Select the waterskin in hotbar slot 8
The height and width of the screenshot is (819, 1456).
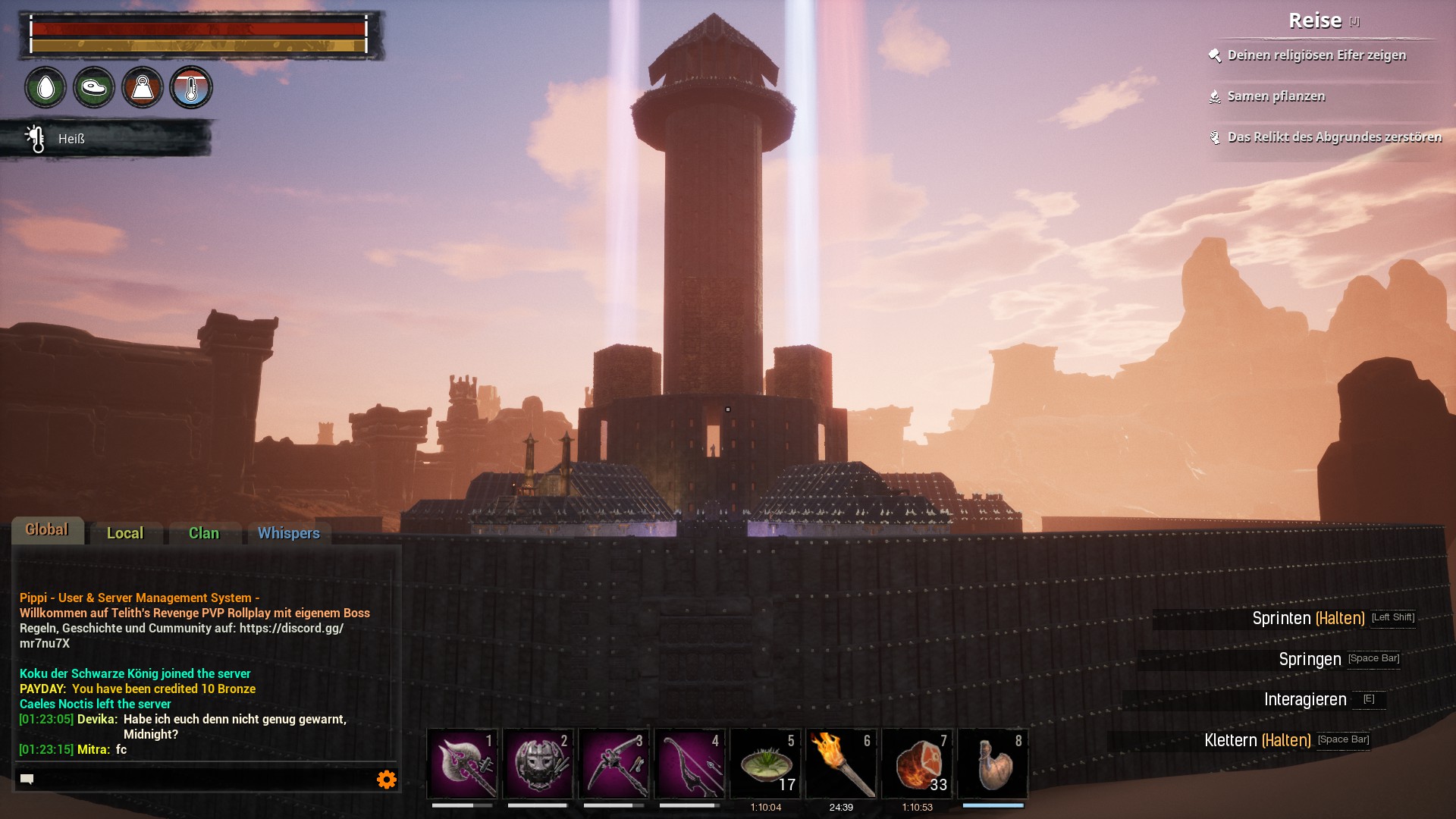(993, 764)
